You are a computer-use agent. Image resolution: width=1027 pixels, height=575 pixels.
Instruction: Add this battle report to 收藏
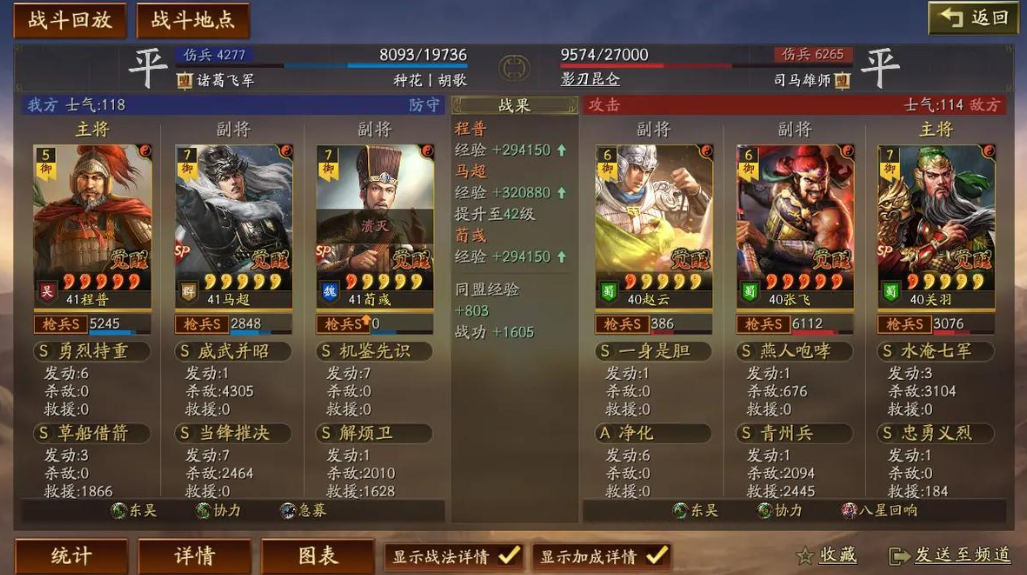[826, 555]
